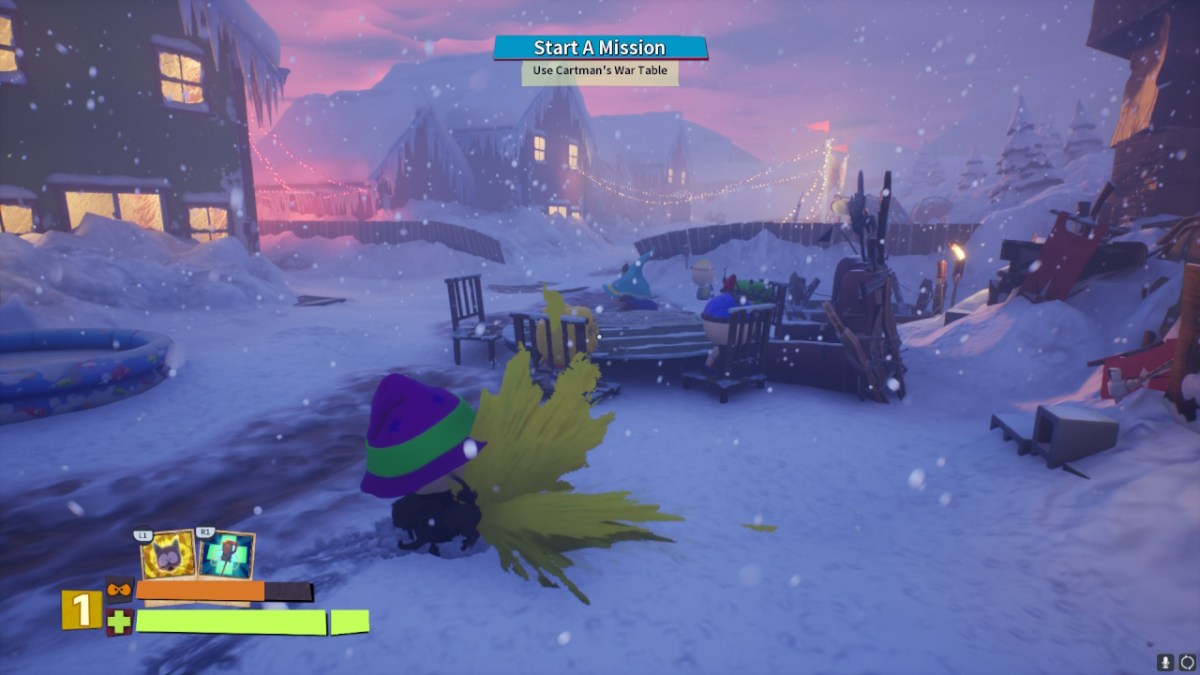The width and height of the screenshot is (1200, 675).
Task: Activate the cat face ability card
Action: click(168, 555)
